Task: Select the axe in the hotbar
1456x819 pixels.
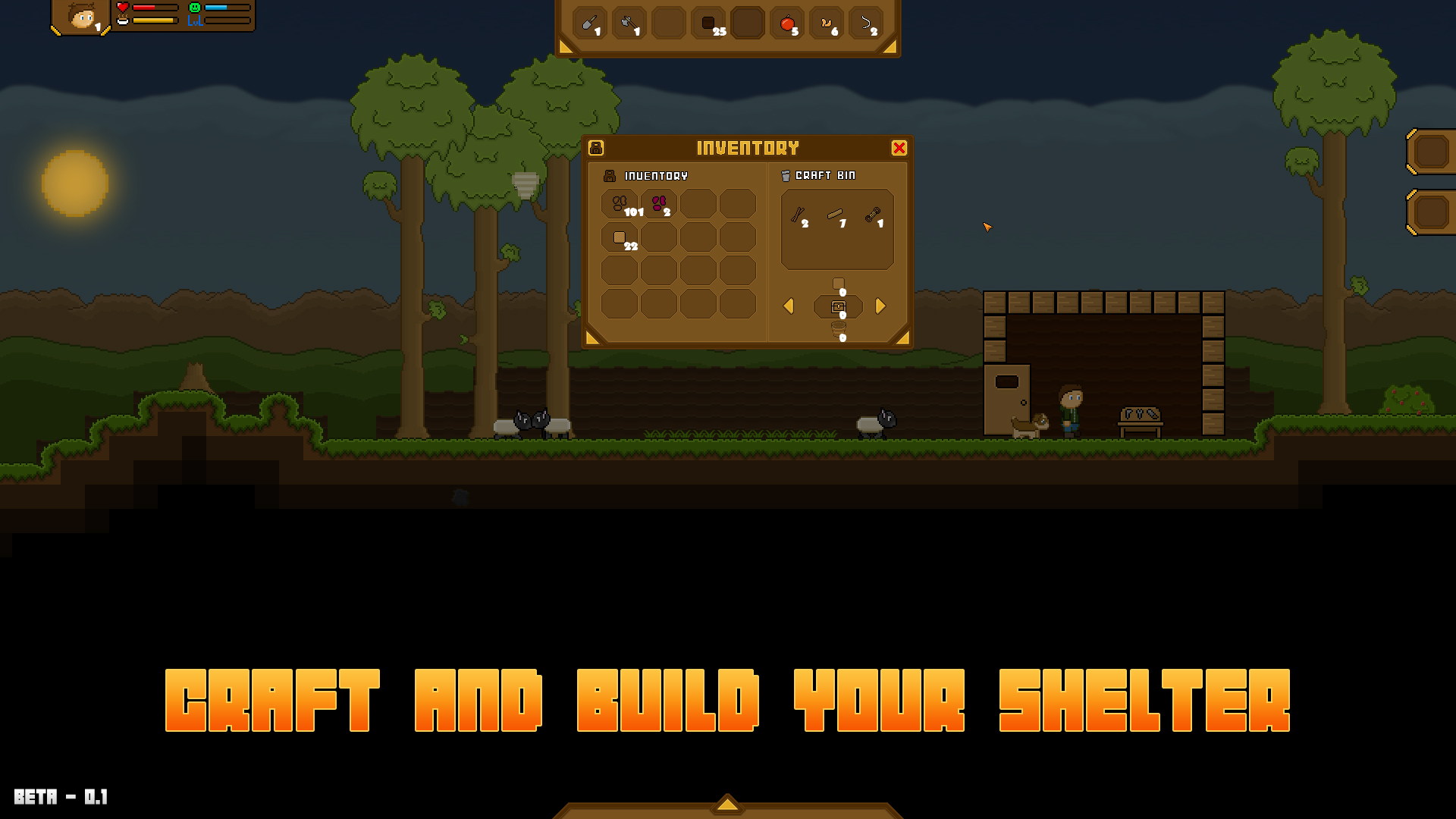Action: tap(629, 23)
